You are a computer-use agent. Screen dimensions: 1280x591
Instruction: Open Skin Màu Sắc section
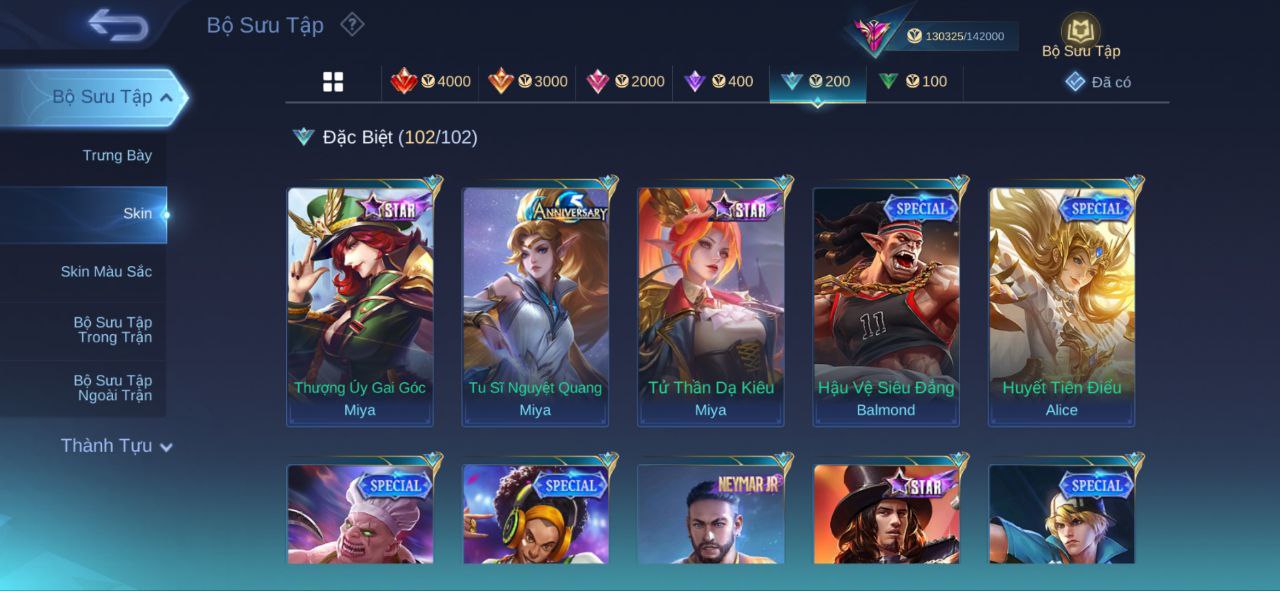(106, 271)
